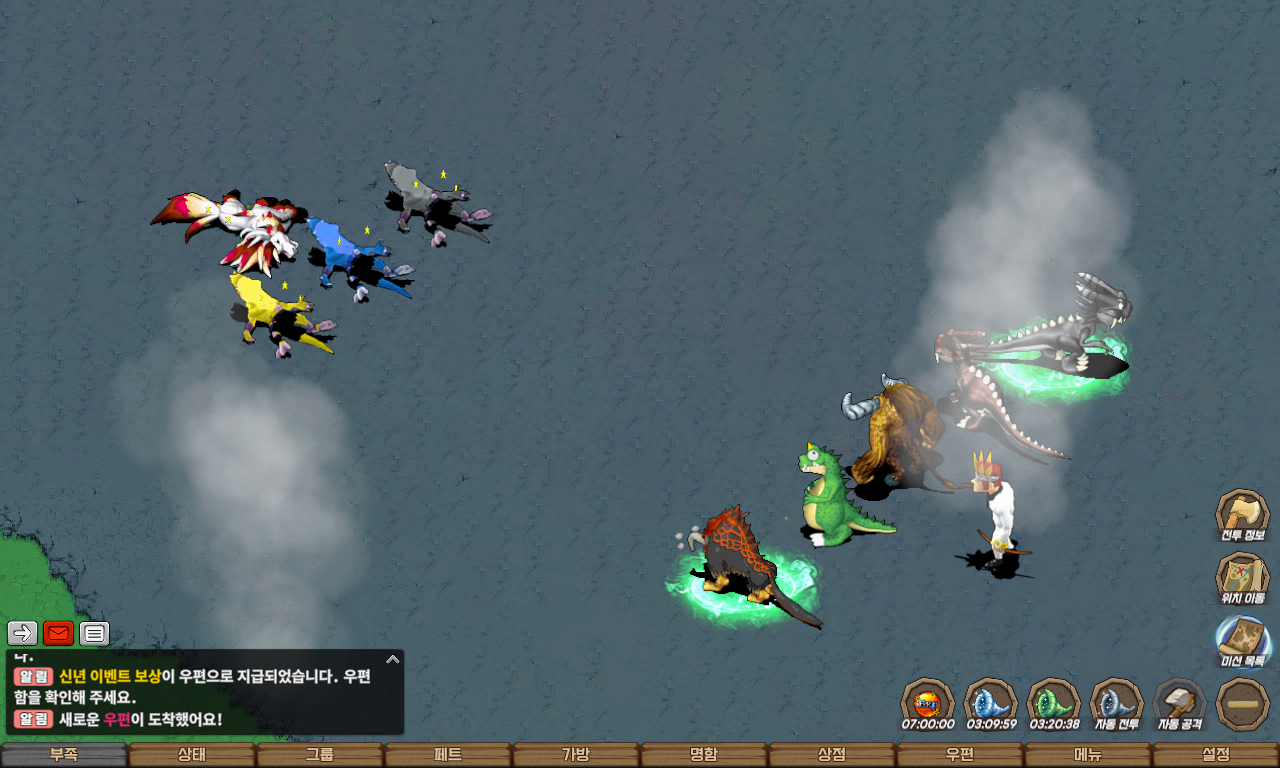
Task: Toggle 자동 공격 auto attack hammer icon
Action: (1180, 703)
